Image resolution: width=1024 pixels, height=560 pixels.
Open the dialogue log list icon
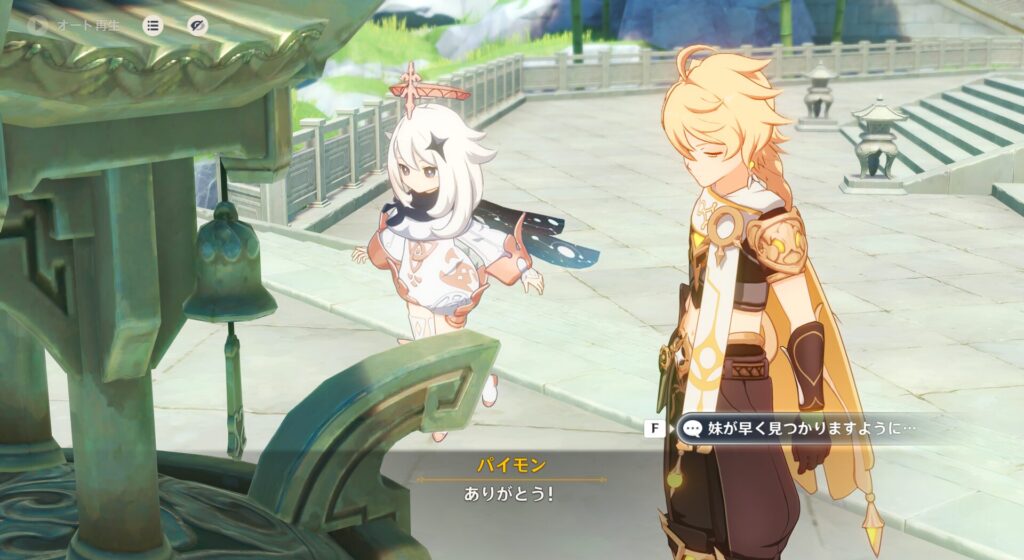pos(153,25)
